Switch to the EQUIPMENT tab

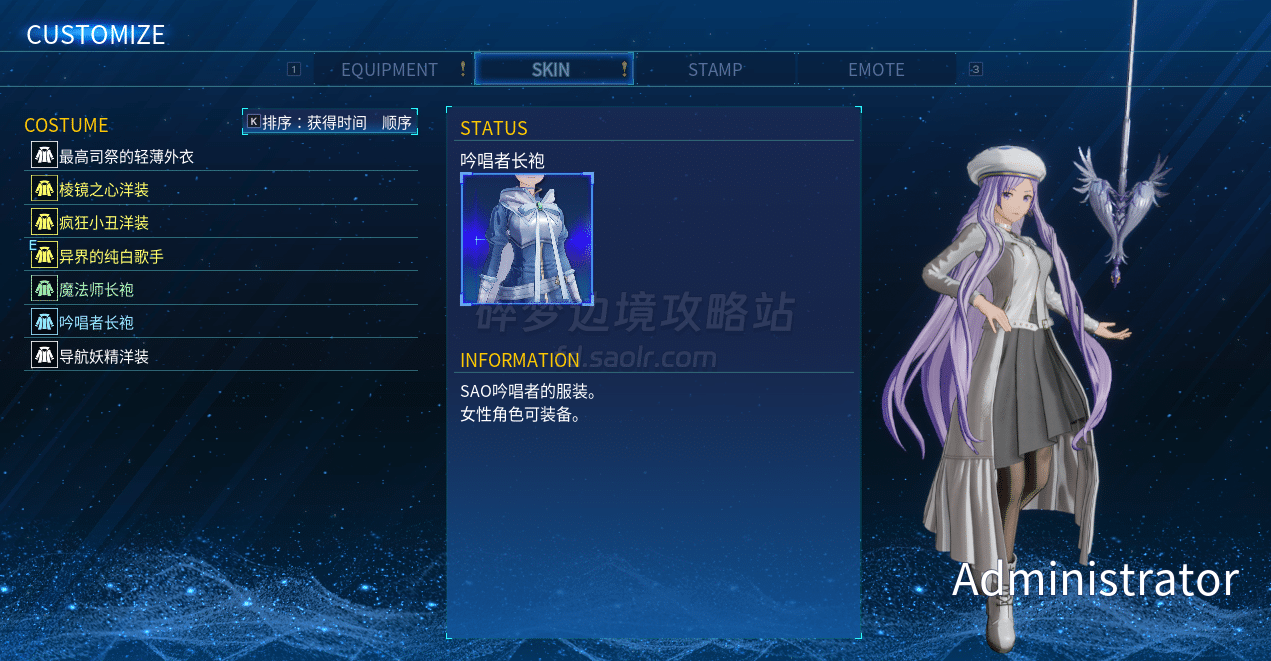[389, 70]
